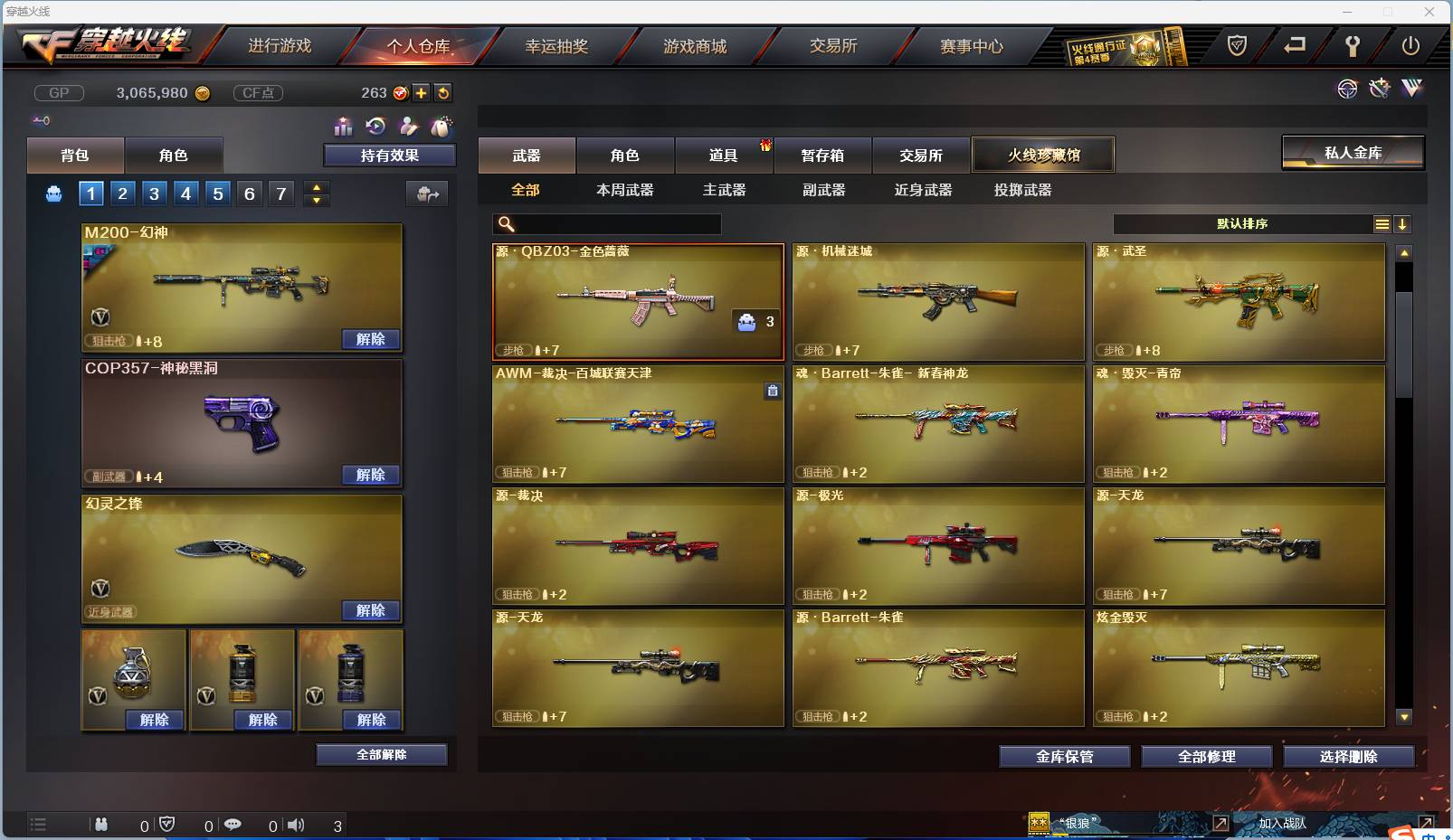Open the chat bubble icon in the bottom bar

tap(233, 824)
